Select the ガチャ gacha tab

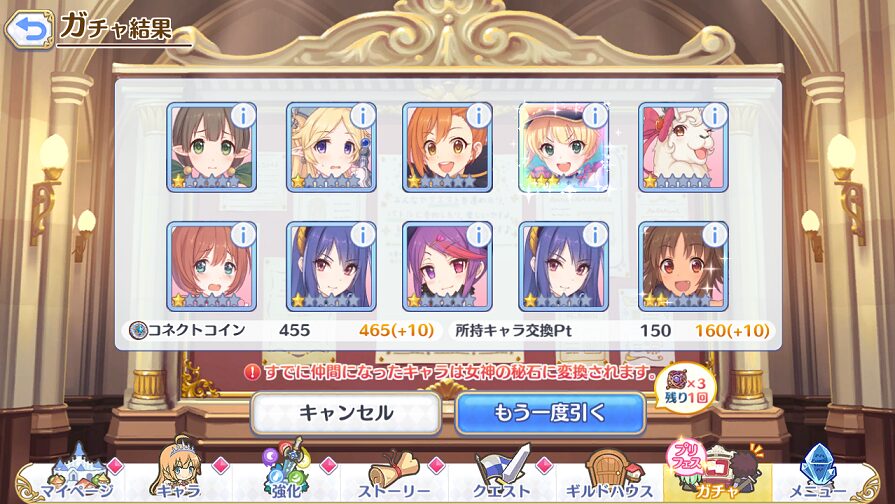pos(718,474)
